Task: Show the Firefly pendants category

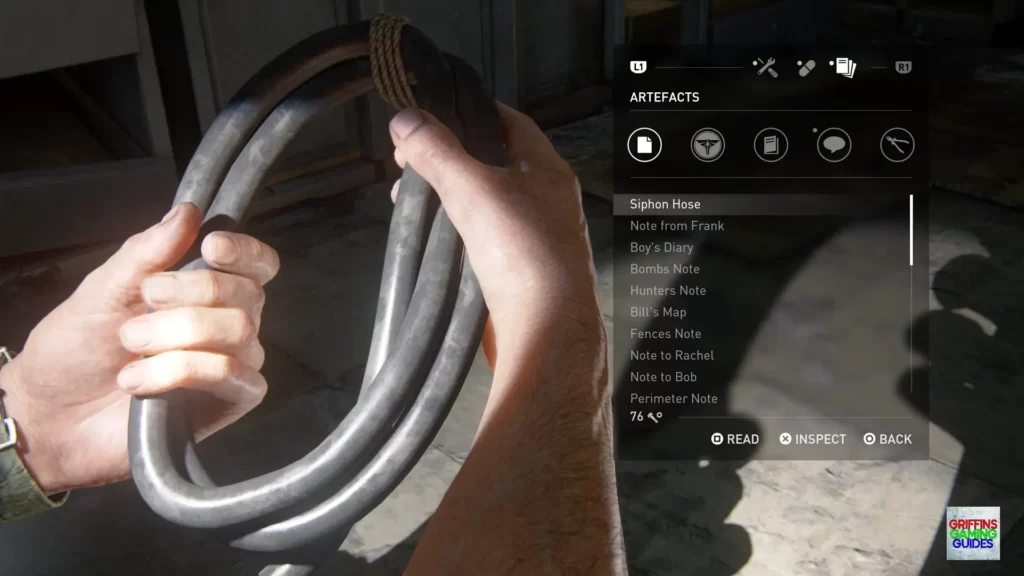Action: [708, 145]
